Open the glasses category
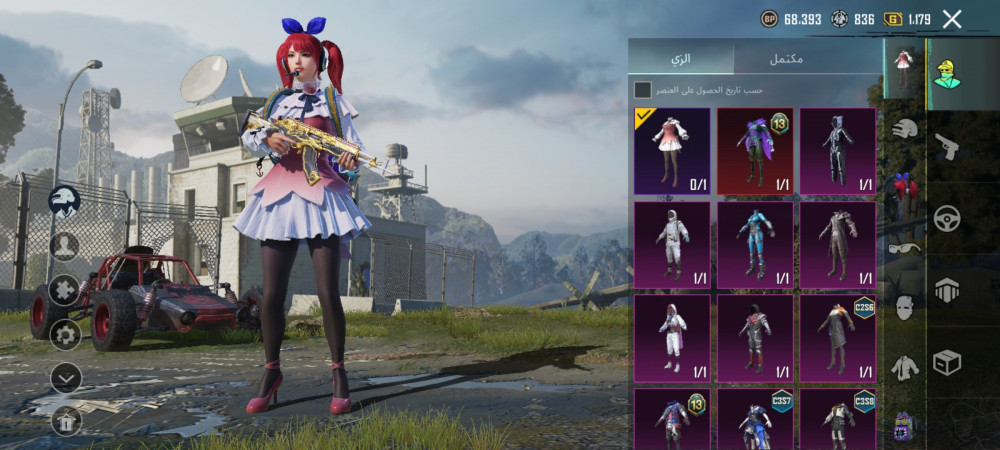Image resolution: width=1000 pixels, height=450 pixels. tap(905, 248)
